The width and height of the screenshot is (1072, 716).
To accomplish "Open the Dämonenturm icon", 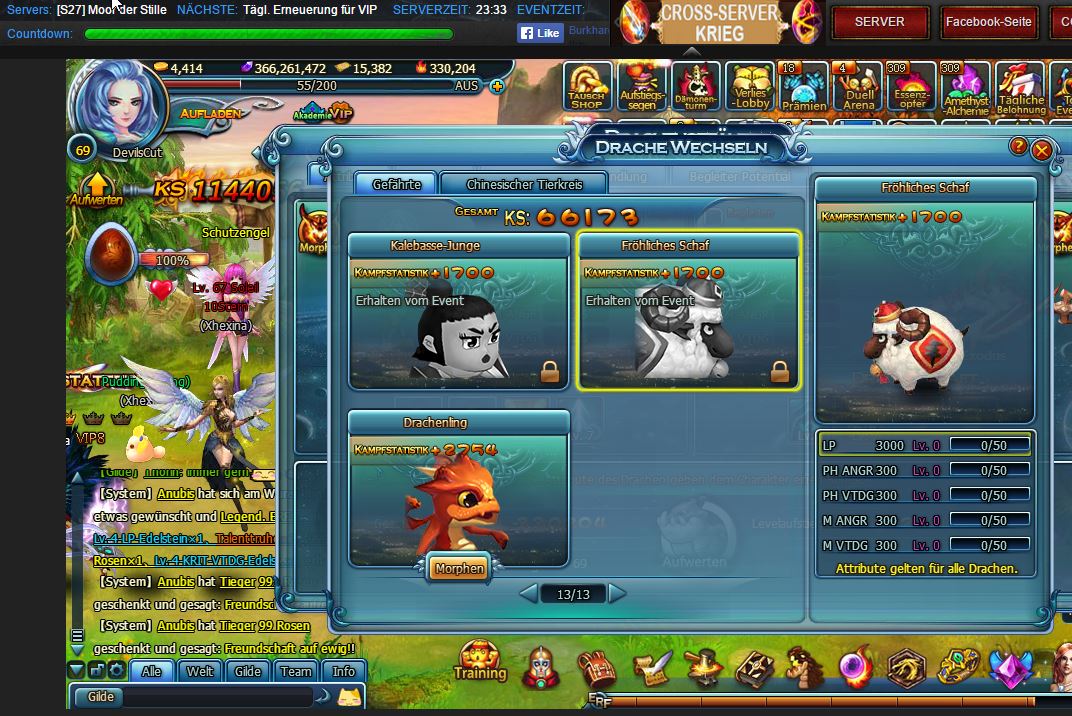I will 696,87.
